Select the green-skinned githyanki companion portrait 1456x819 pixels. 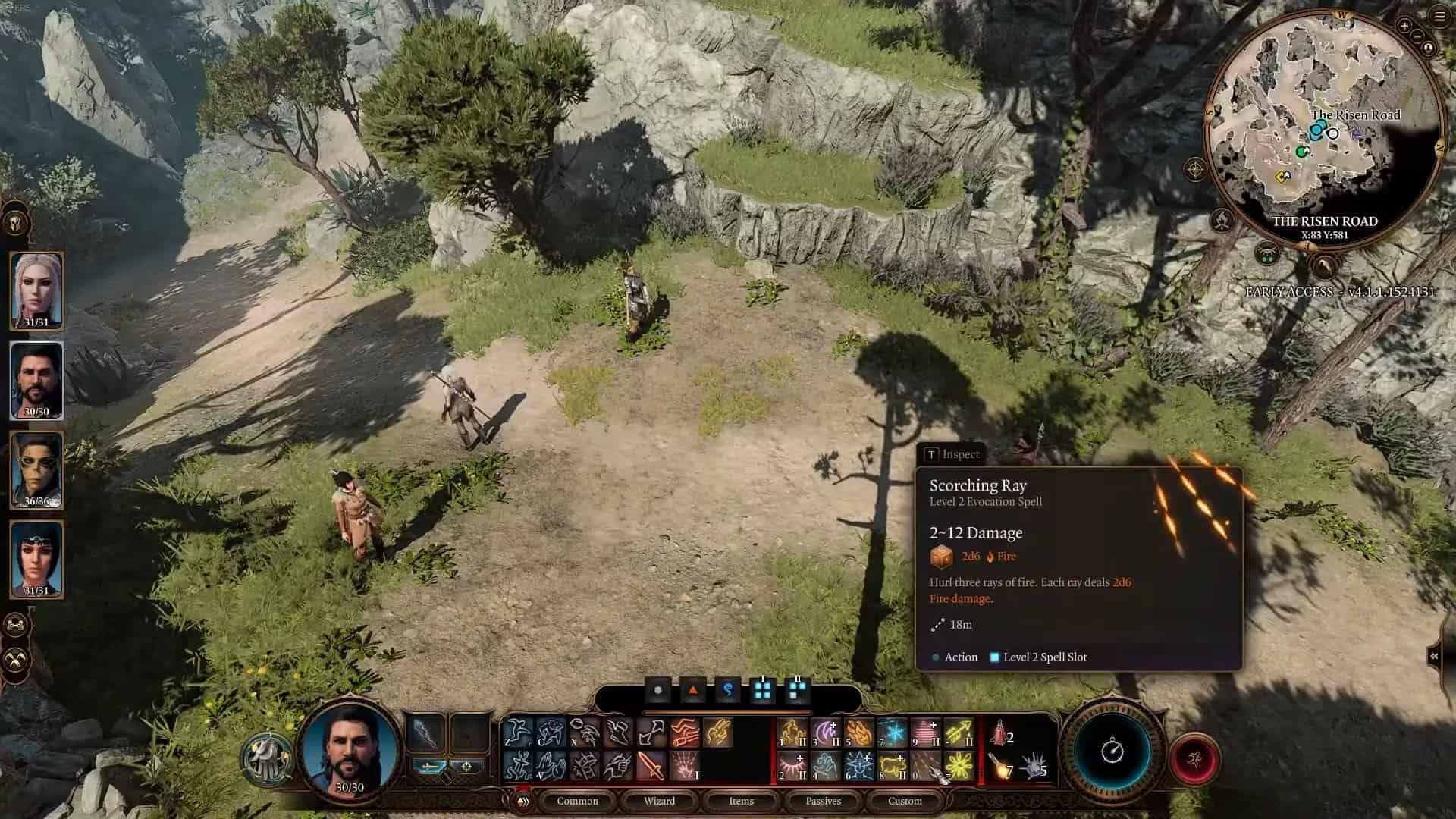[36, 469]
